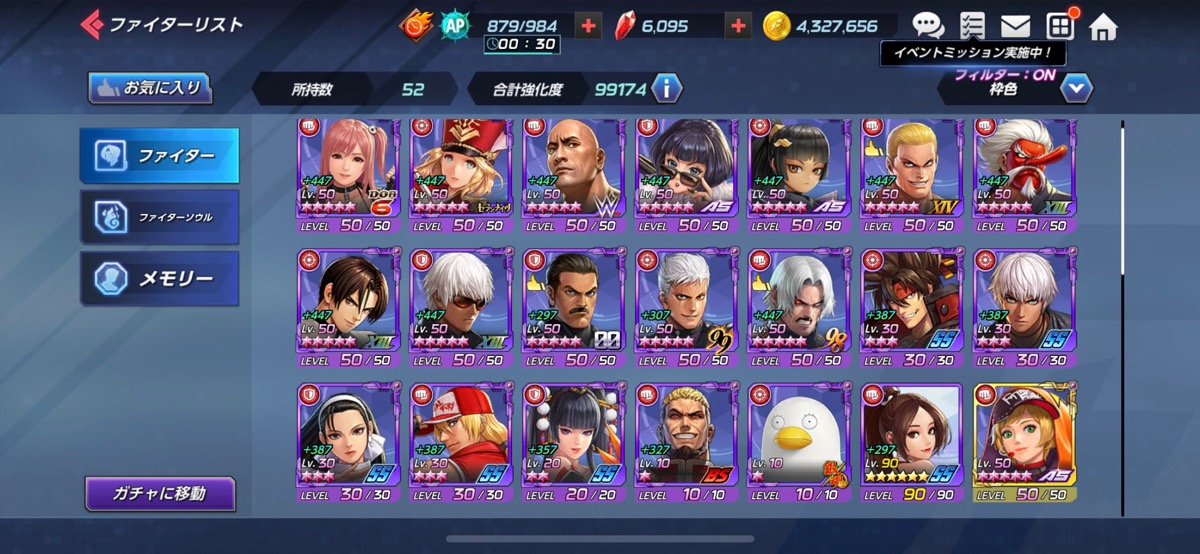Select the pink-haired DOA6 fighter card

pyautogui.click(x=348, y=175)
